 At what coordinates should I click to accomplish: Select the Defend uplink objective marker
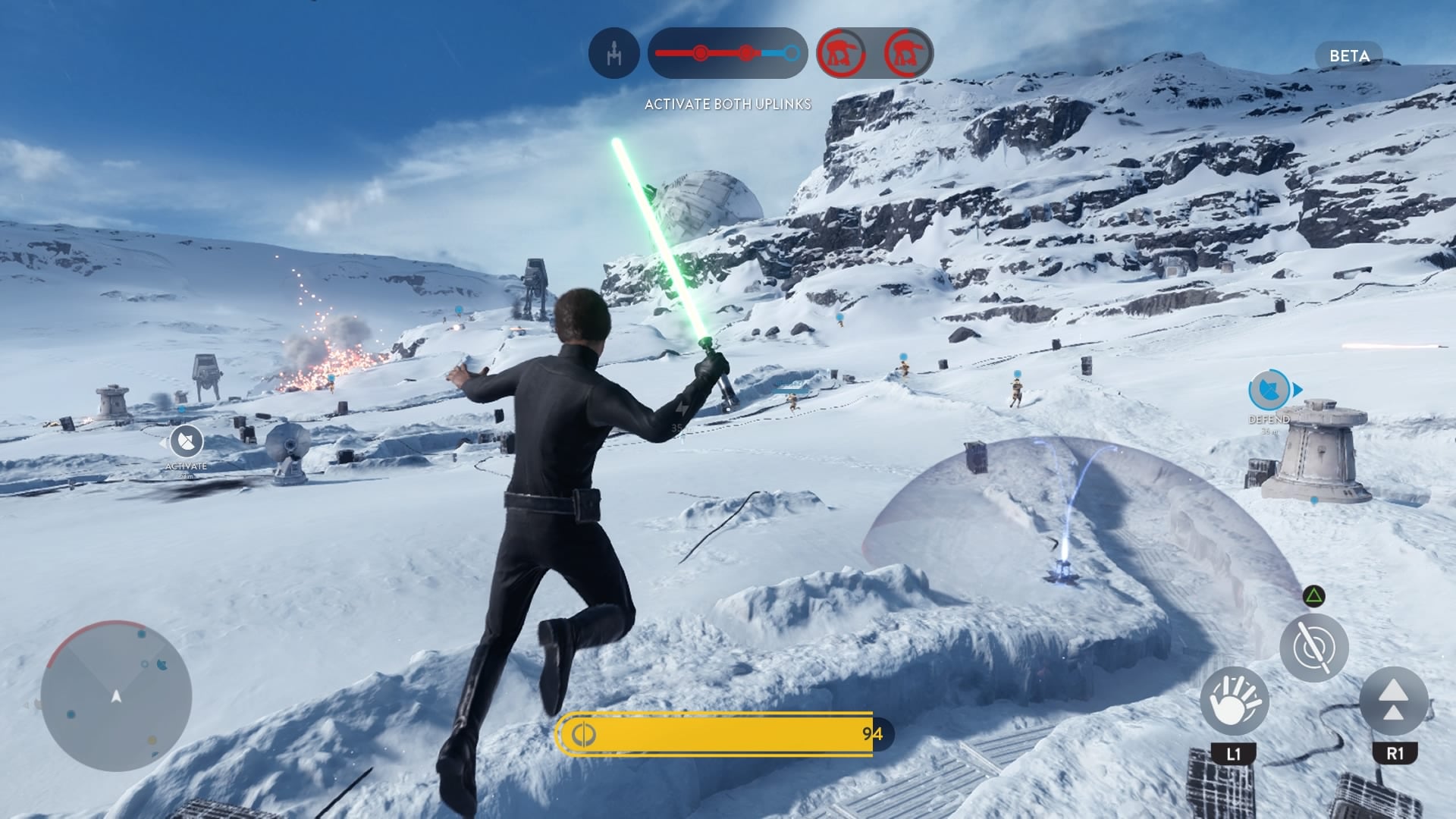pos(1269,390)
